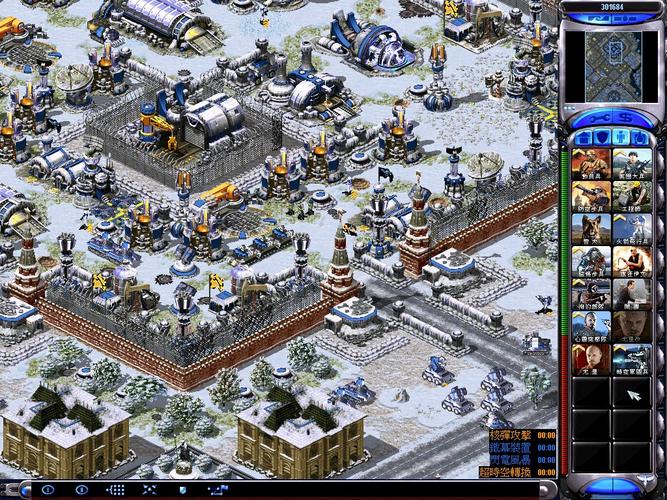Train a Conscript from the sidebar
667x500 pixels.
[592, 164]
